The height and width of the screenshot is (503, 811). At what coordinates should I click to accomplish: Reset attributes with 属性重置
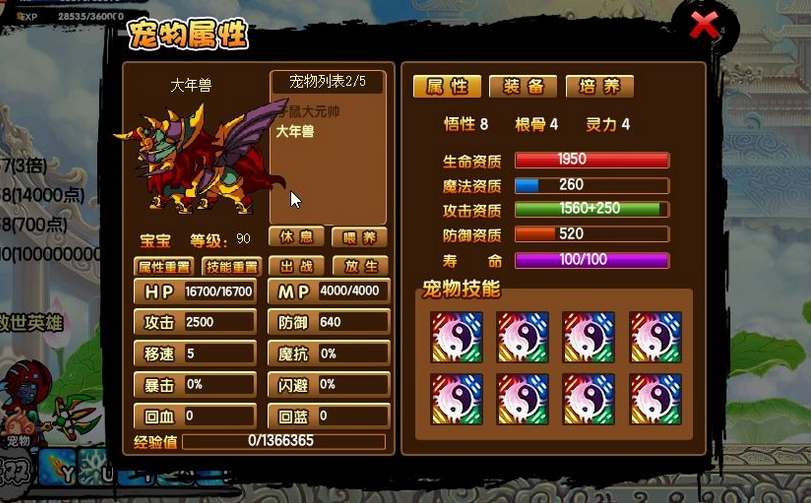[x=163, y=267]
